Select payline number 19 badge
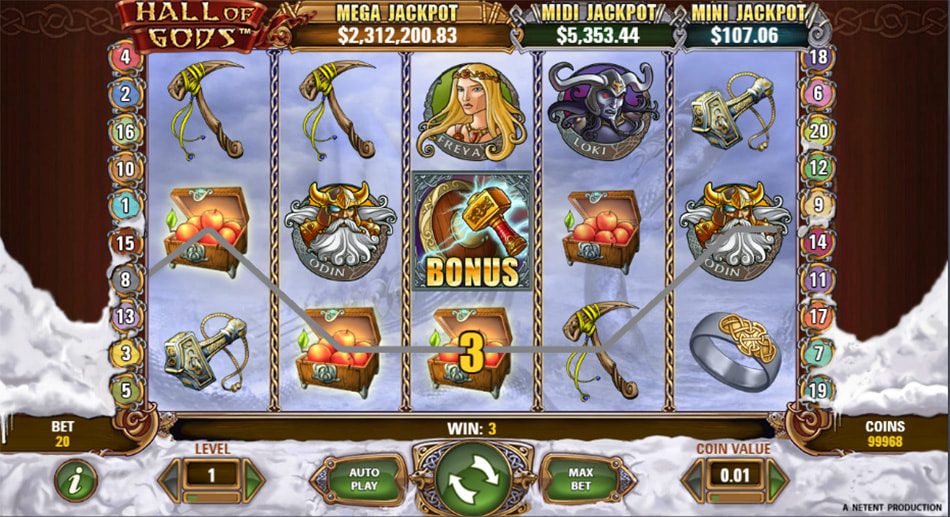Viewport: 950px width, 517px height. tap(818, 390)
